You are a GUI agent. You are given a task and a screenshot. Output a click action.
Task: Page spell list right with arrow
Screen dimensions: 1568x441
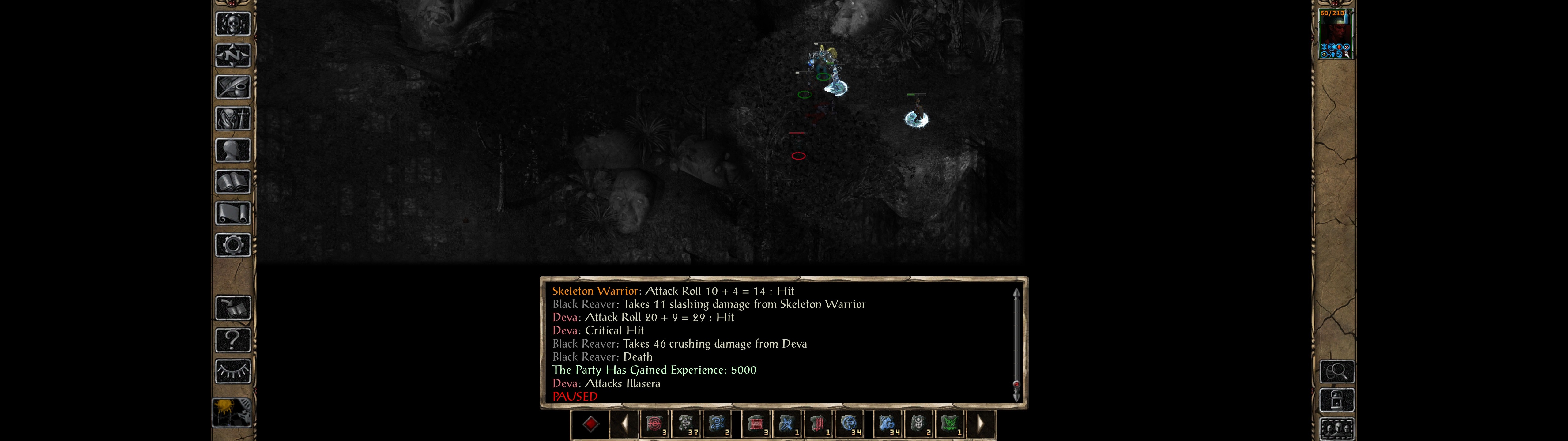coord(980,424)
